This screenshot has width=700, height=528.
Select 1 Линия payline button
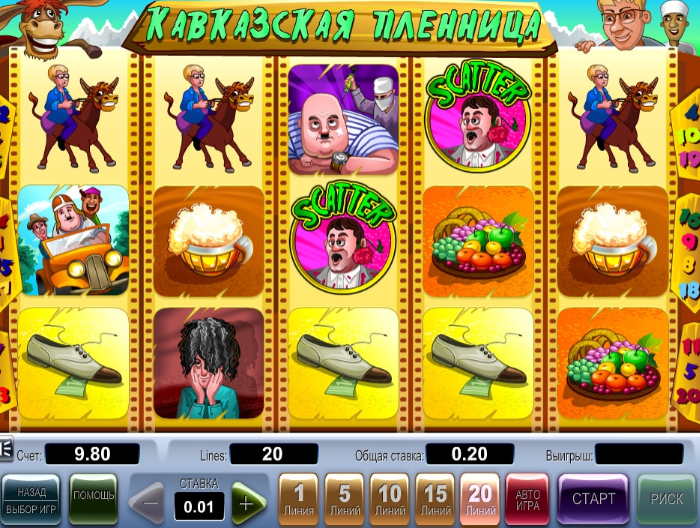point(297,498)
